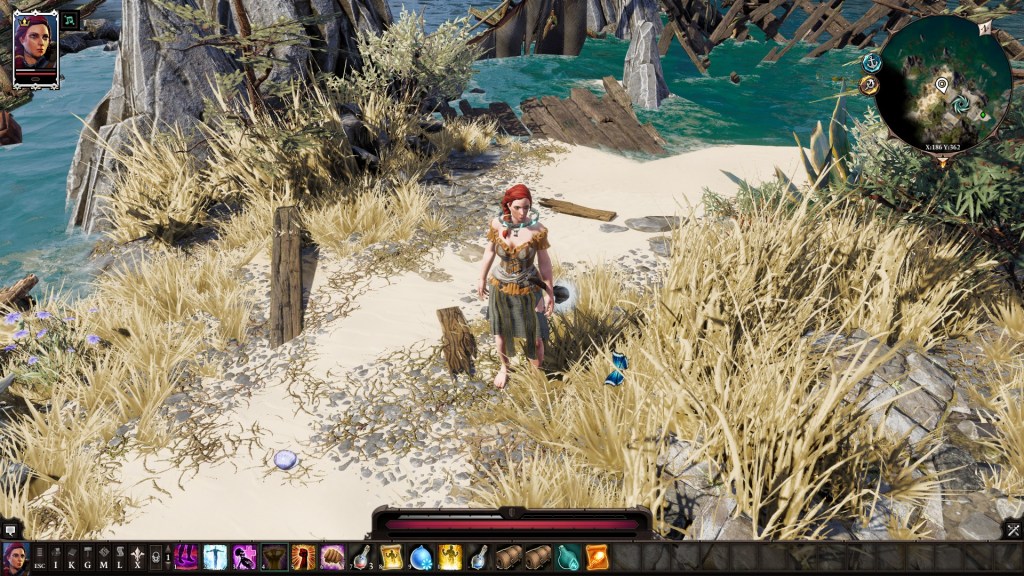Open the ESC game menu button
The width and height of the screenshot is (1024, 576).
(39, 558)
